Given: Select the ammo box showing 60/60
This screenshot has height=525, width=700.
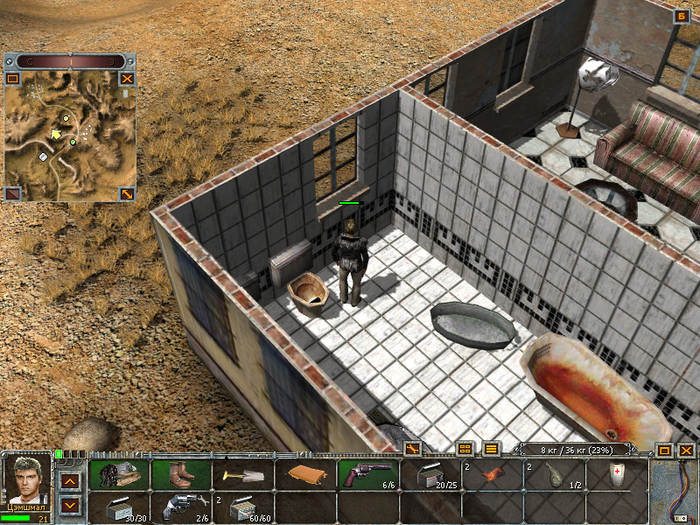Looking at the screenshot, I should (243, 507).
